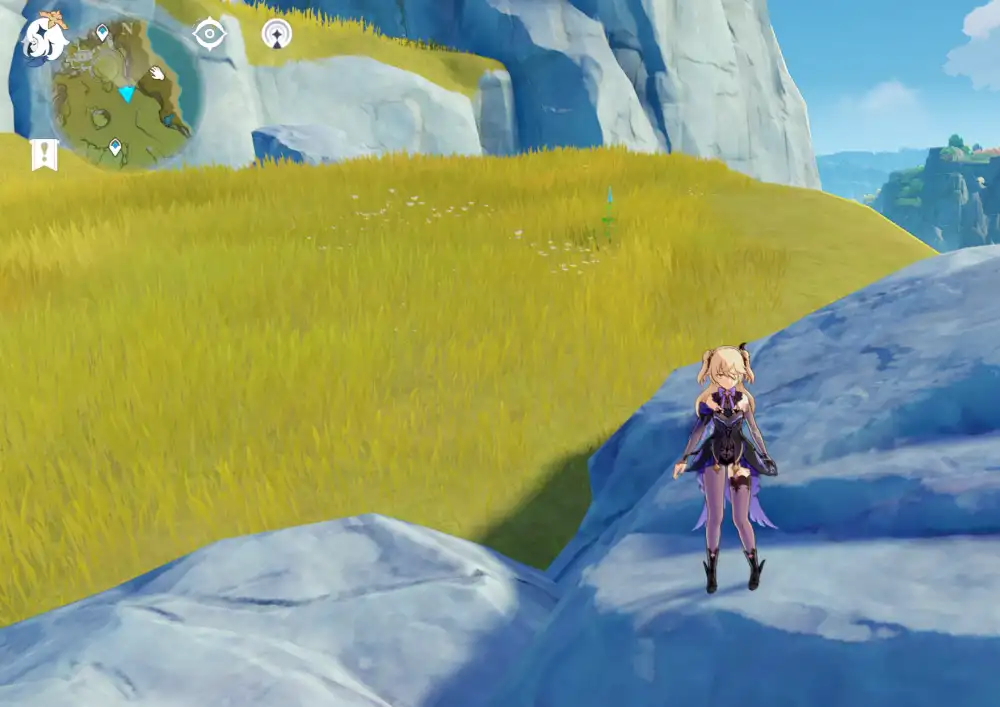Open the quest log exclamation bookmark
This screenshot has width=1000, height=707.
(x=44, y=154)
